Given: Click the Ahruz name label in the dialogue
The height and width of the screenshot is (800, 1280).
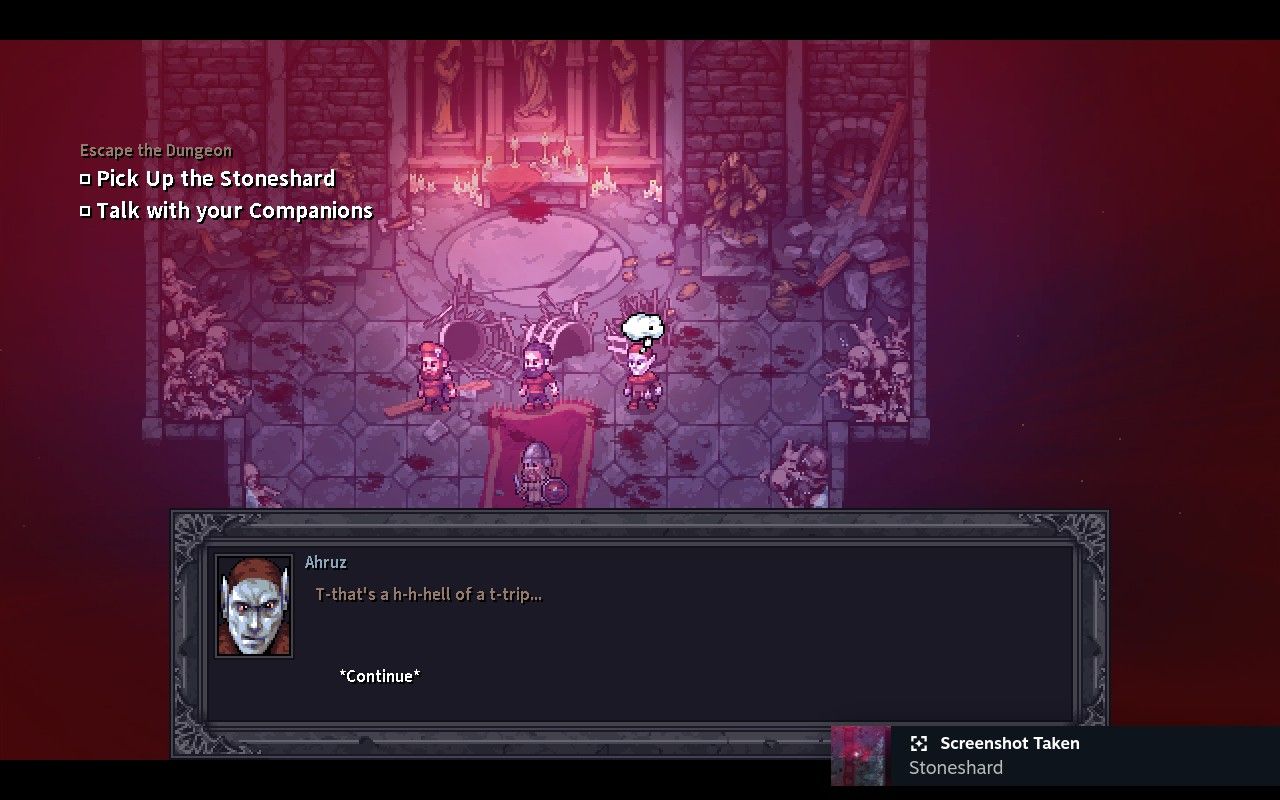Looking at the screenshot, I should coord(326,562).
